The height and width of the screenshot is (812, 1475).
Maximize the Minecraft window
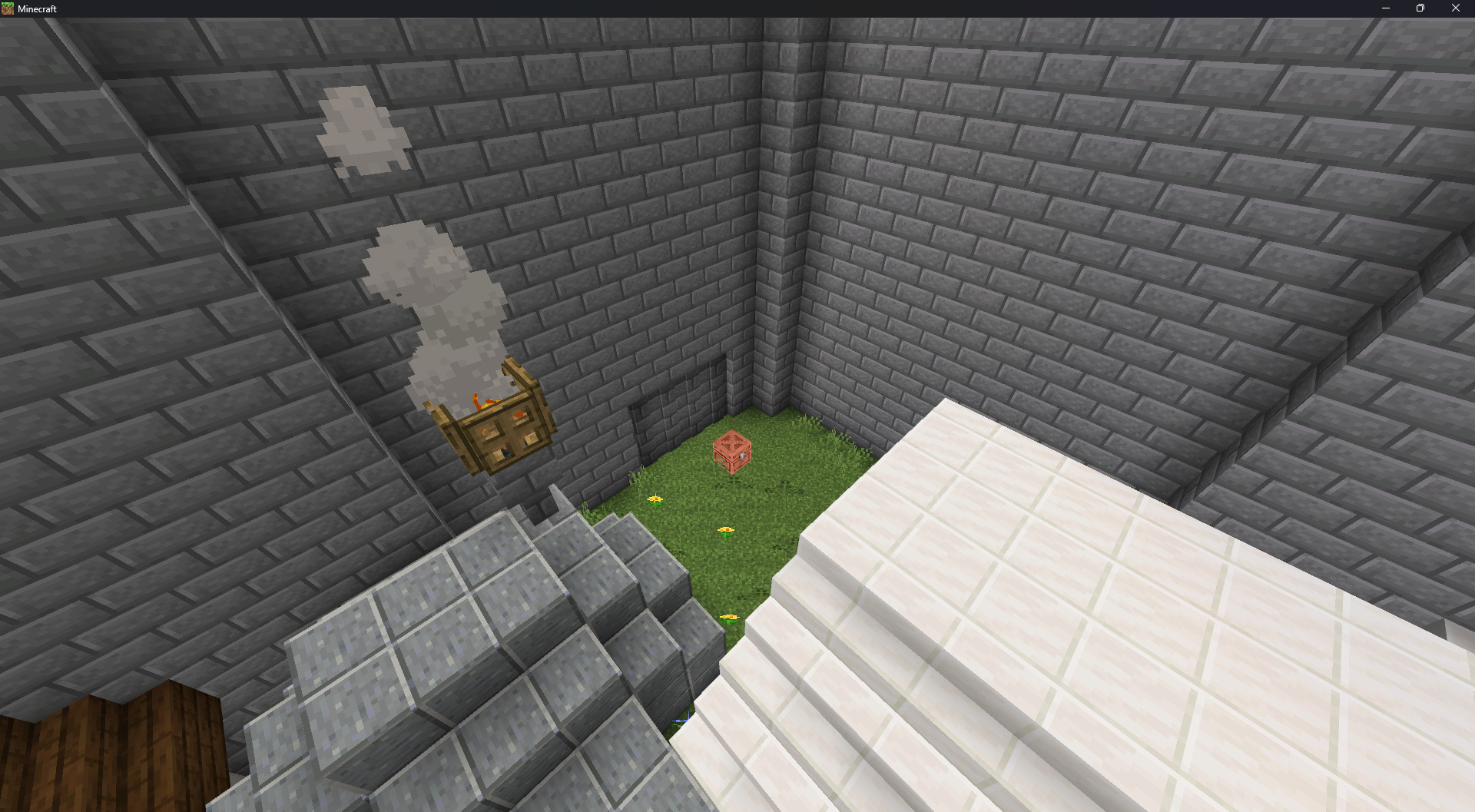1420,8
